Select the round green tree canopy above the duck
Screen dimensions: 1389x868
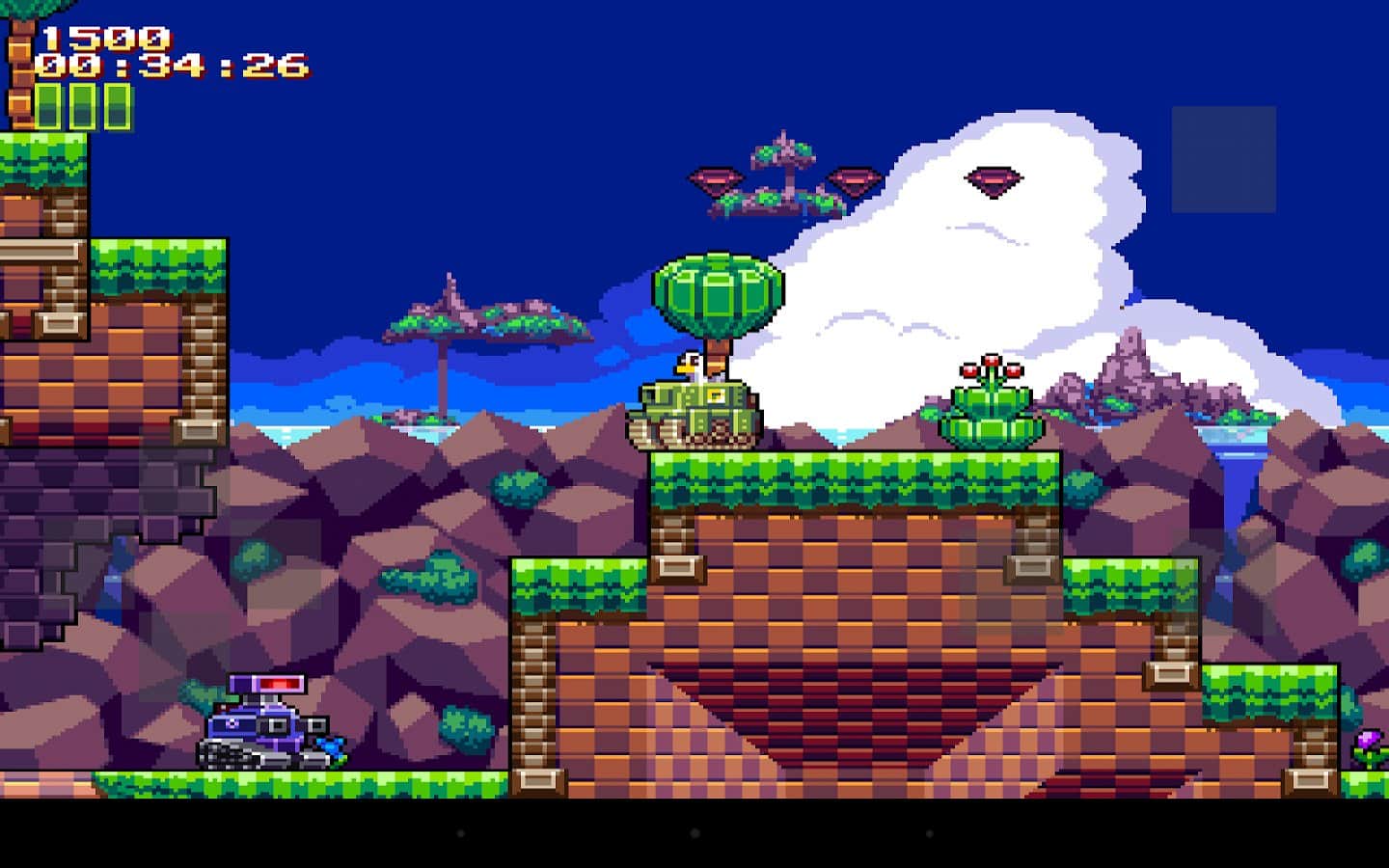pyautogui.click(x=719, y=294)
